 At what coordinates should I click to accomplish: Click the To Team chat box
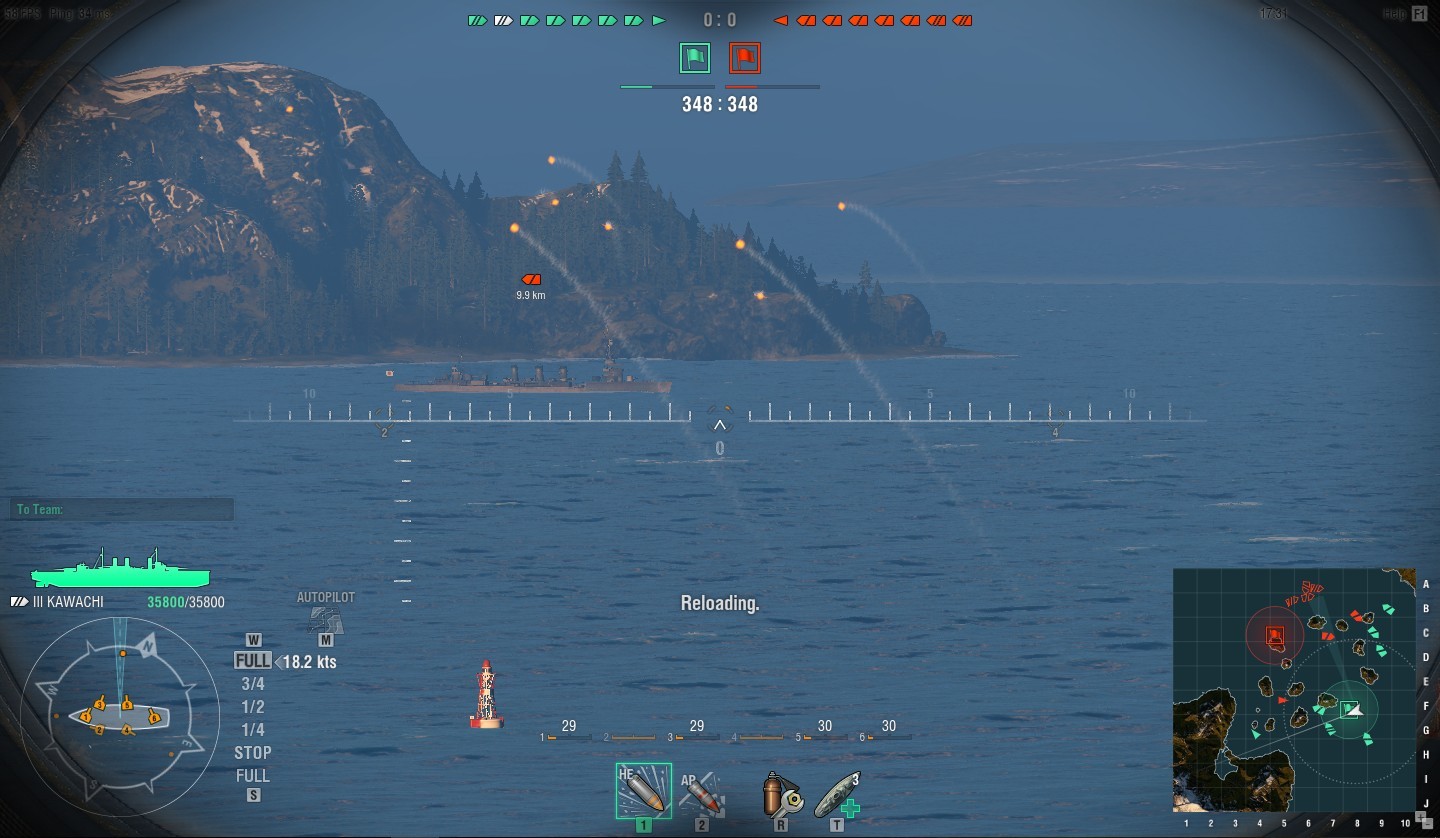click(122, 510)
